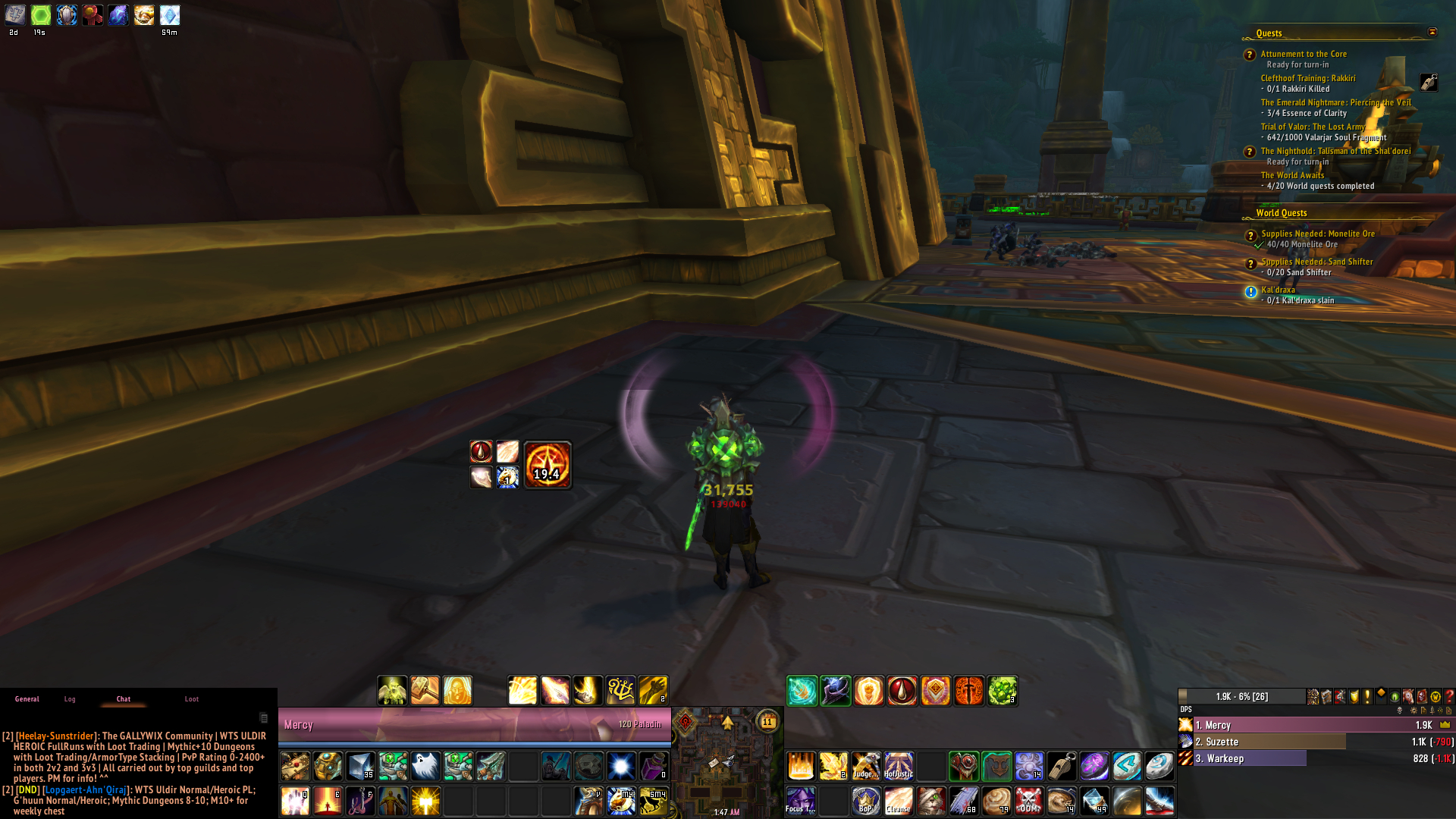Cast Judgment from the action bar
This screenshot has width=1456, height=819.
pyautogui.click(x=866, y=766)
